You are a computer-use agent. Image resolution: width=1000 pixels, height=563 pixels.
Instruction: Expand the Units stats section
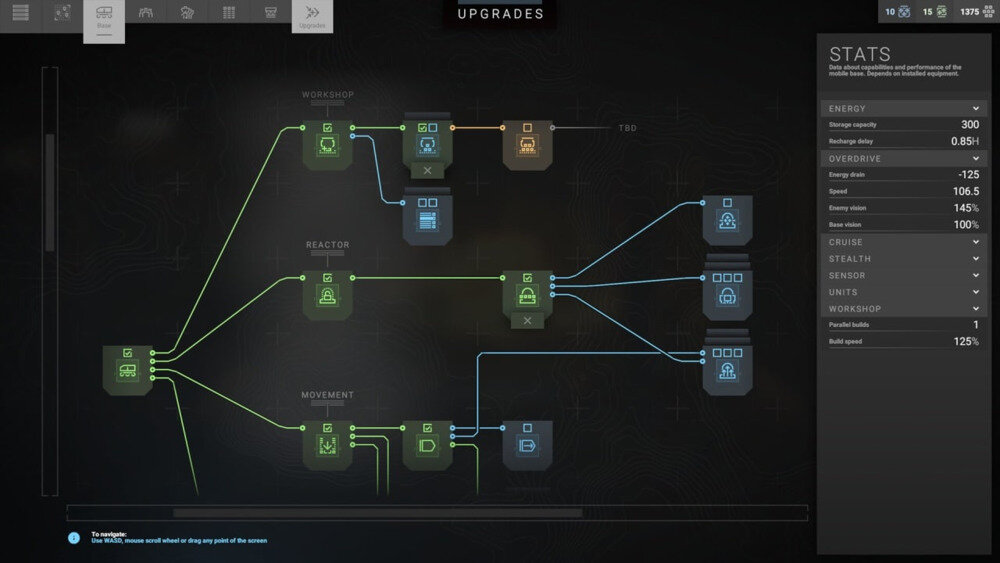(975, 292)
